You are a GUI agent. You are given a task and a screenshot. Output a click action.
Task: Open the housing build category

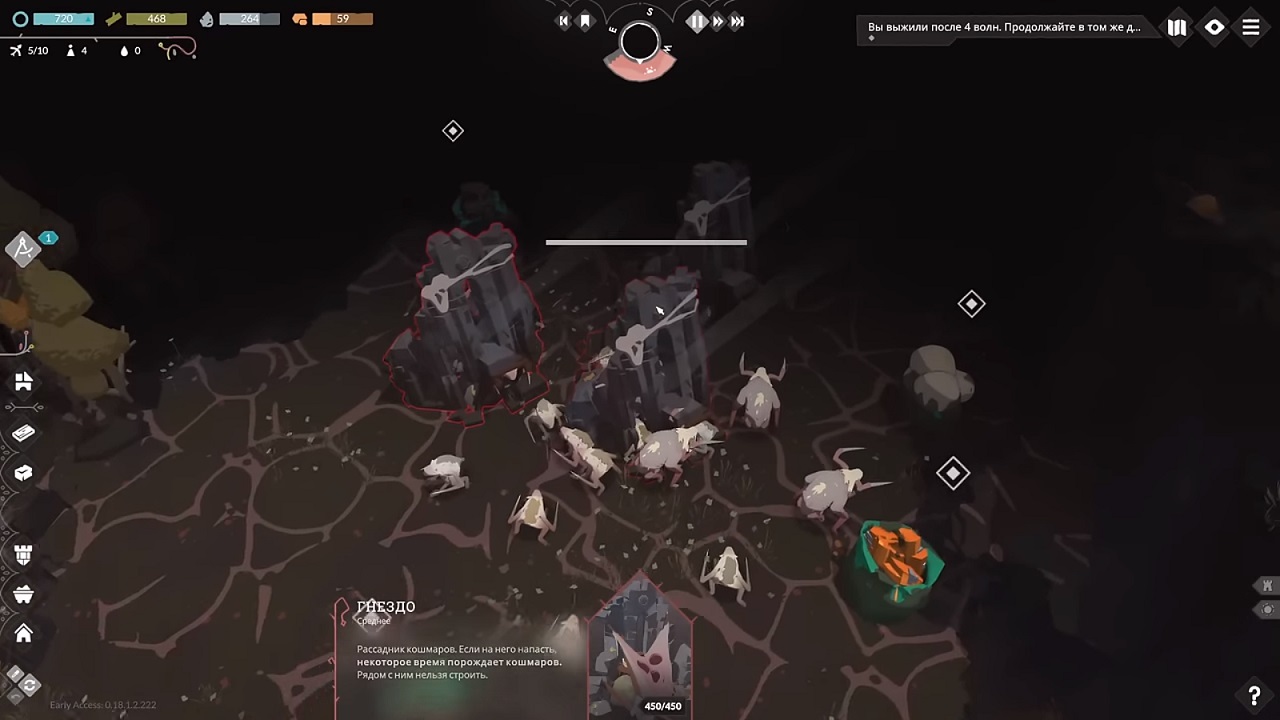(24, 382)
